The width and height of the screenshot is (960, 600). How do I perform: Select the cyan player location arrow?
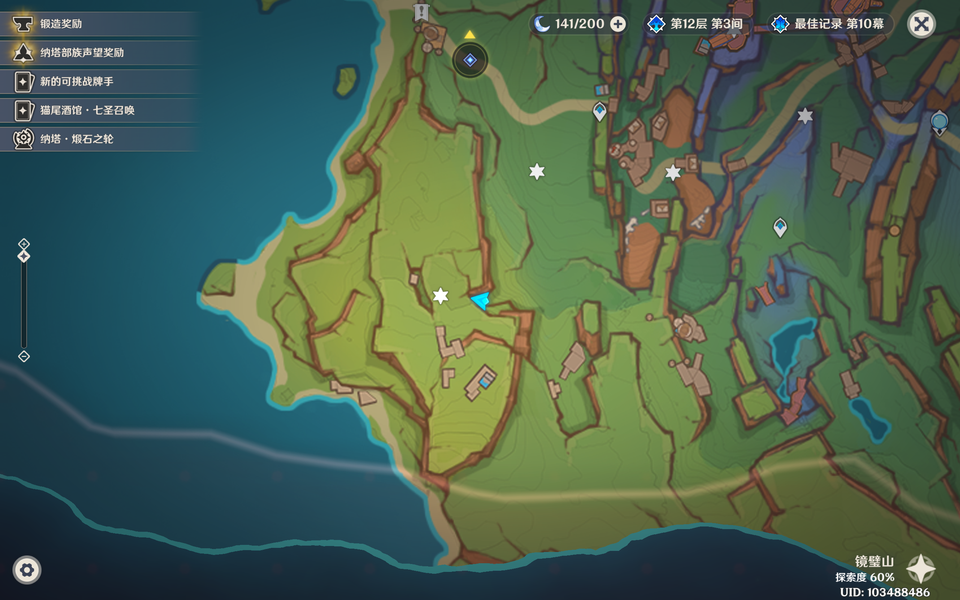(481, 300)
